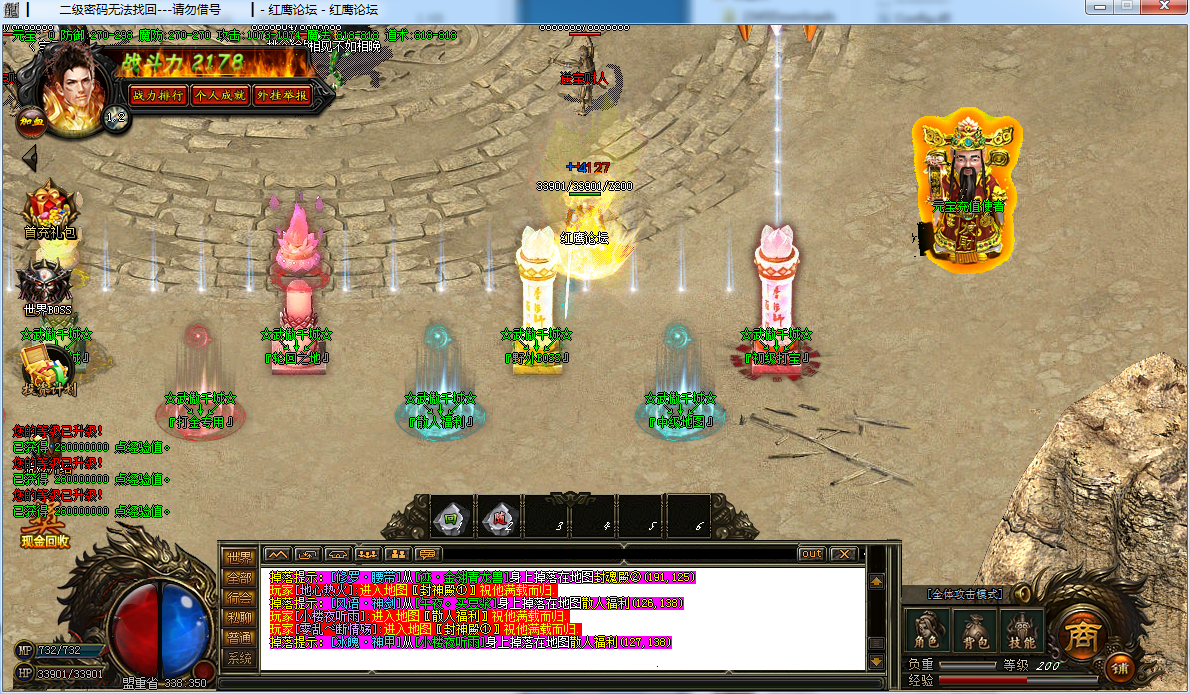This screenshot has width=1190, height=694.
Task: Open the 个人成就 achievements panel
Action: [220, 96]
